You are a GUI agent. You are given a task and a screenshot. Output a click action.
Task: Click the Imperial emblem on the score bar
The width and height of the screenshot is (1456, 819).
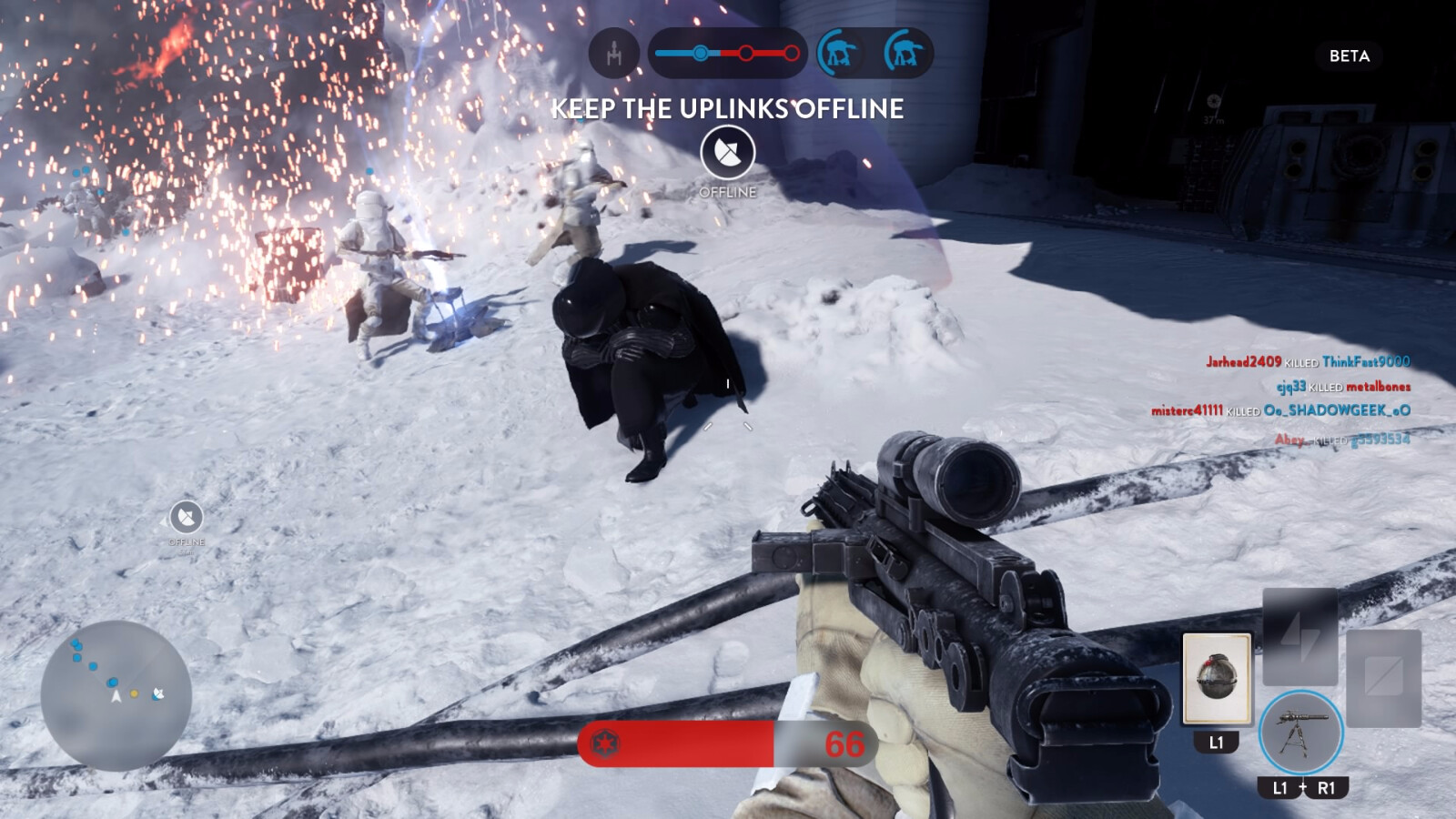pos(604,744)
